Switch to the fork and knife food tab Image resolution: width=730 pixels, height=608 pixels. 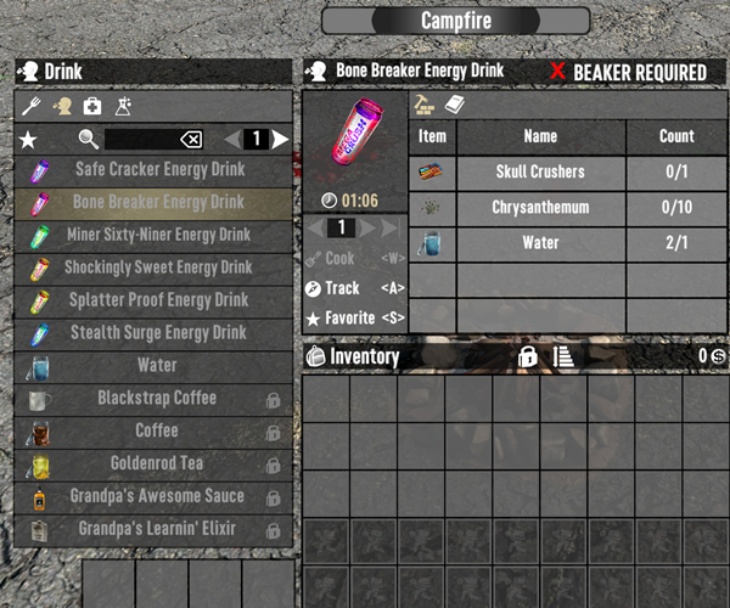(x=30, y=106)
